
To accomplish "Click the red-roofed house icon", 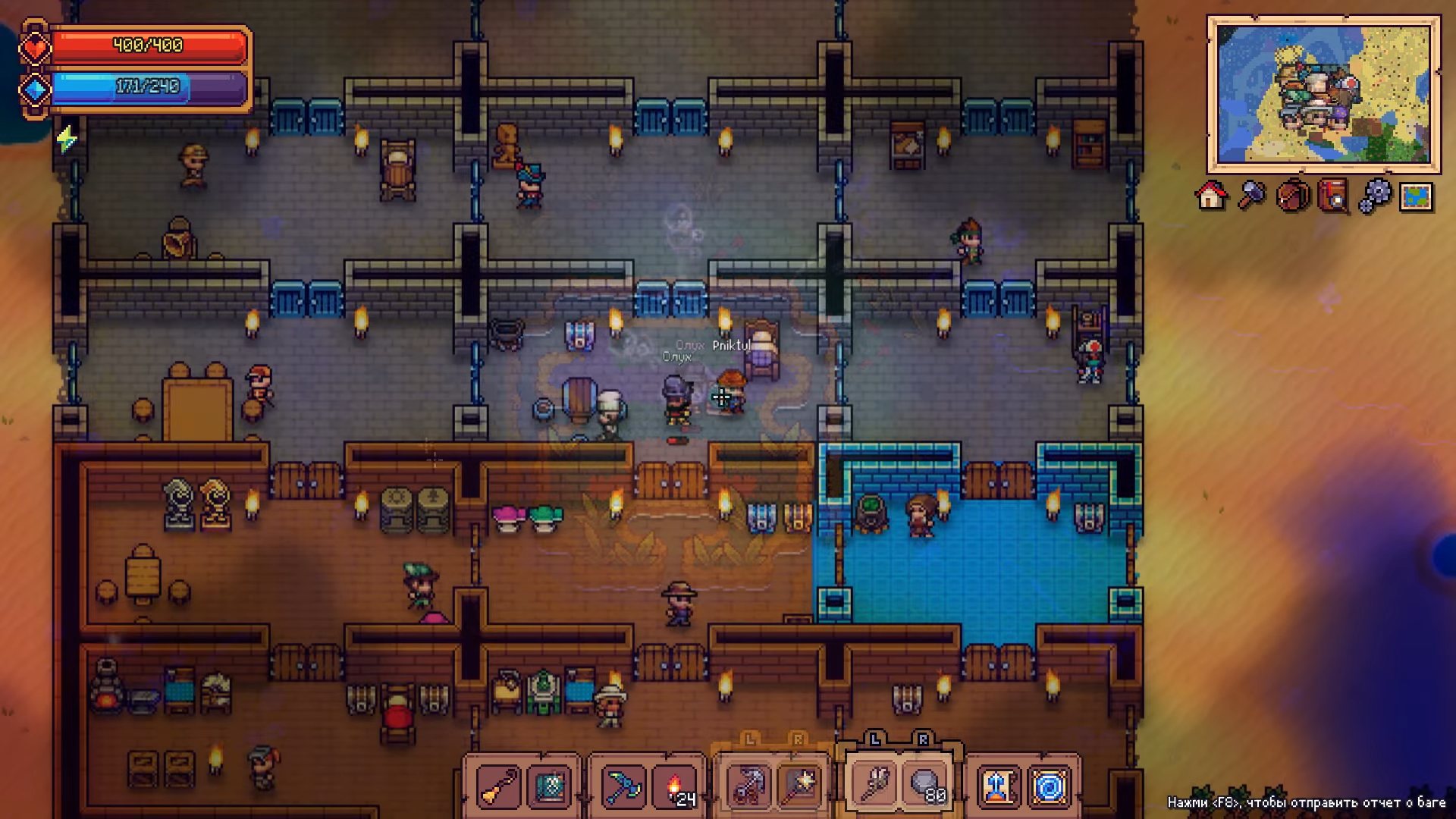I will click(1211, 196).
